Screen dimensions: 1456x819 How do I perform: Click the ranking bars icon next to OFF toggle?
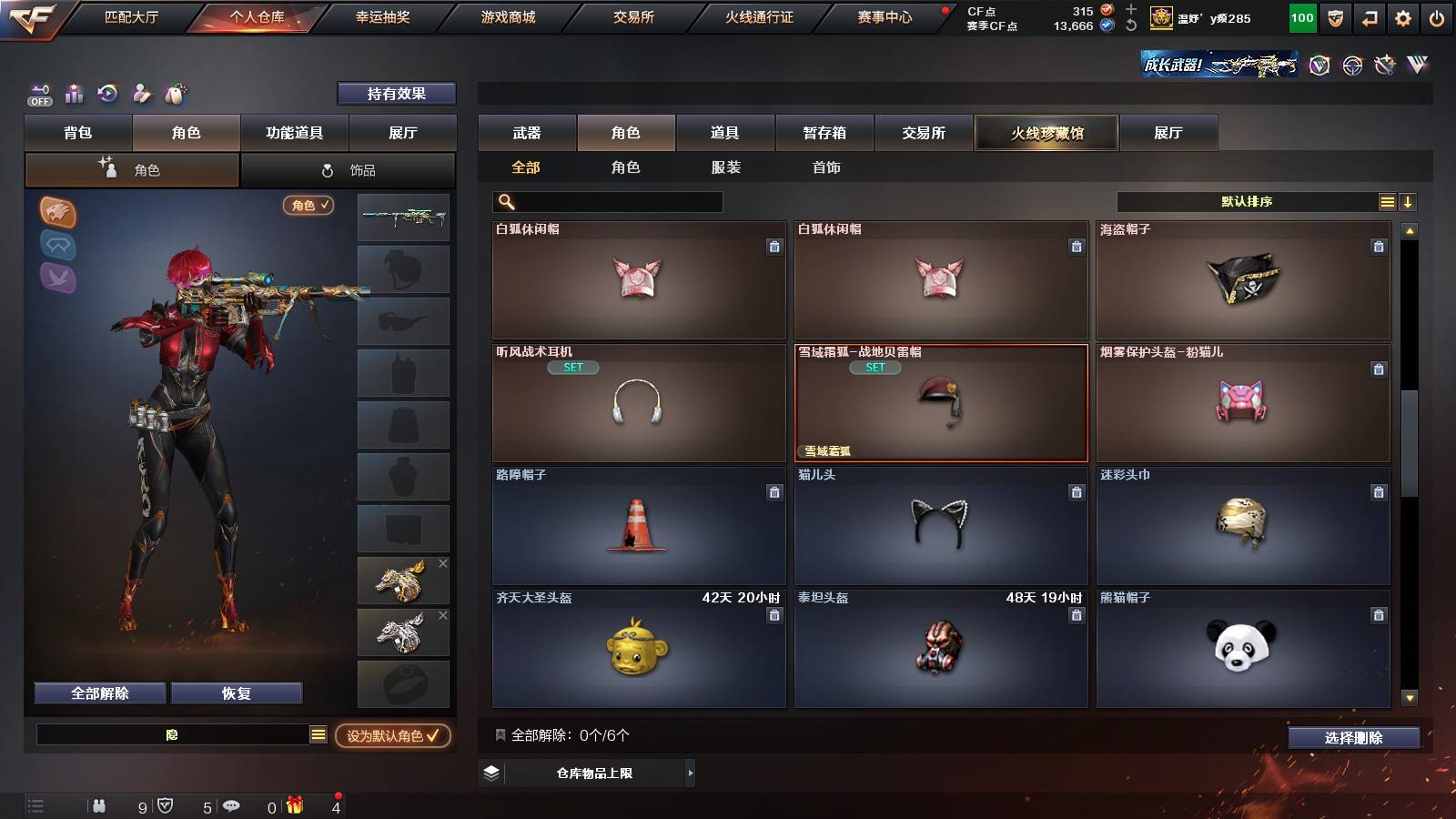[73, 93]
